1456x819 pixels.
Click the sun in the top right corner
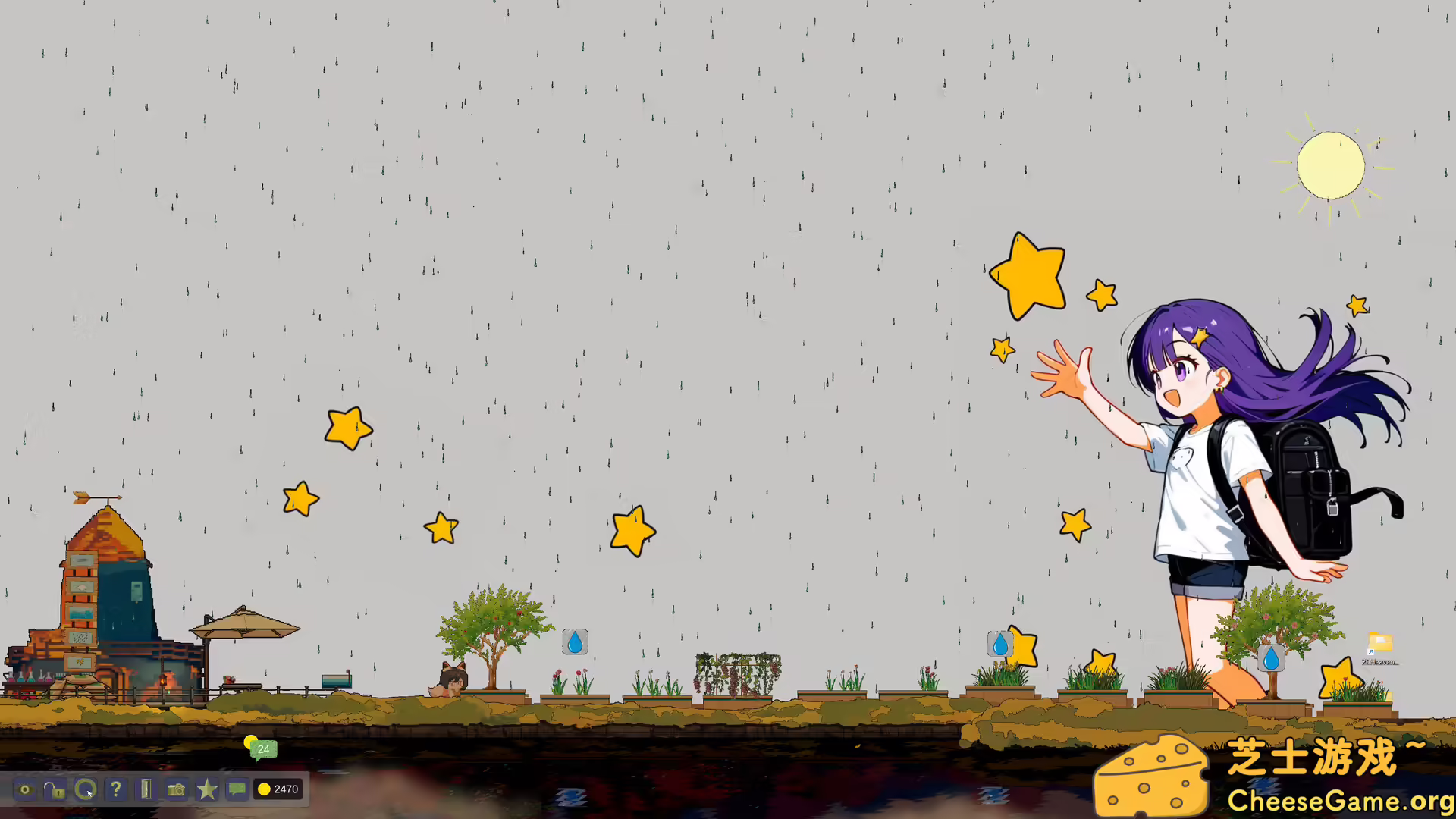1331,165
